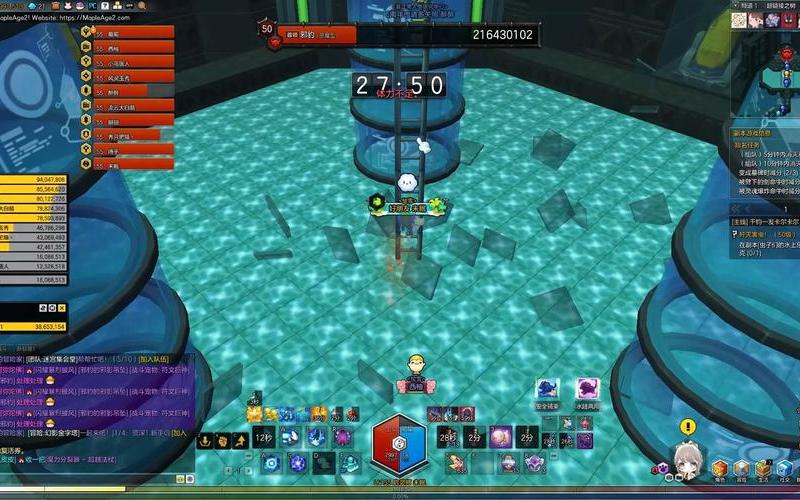Image resolution: width=800 pixels, height=500 pixels.
Task: Activate the skill showing 28秒 cooldown
Action: [x=445, y=437]
